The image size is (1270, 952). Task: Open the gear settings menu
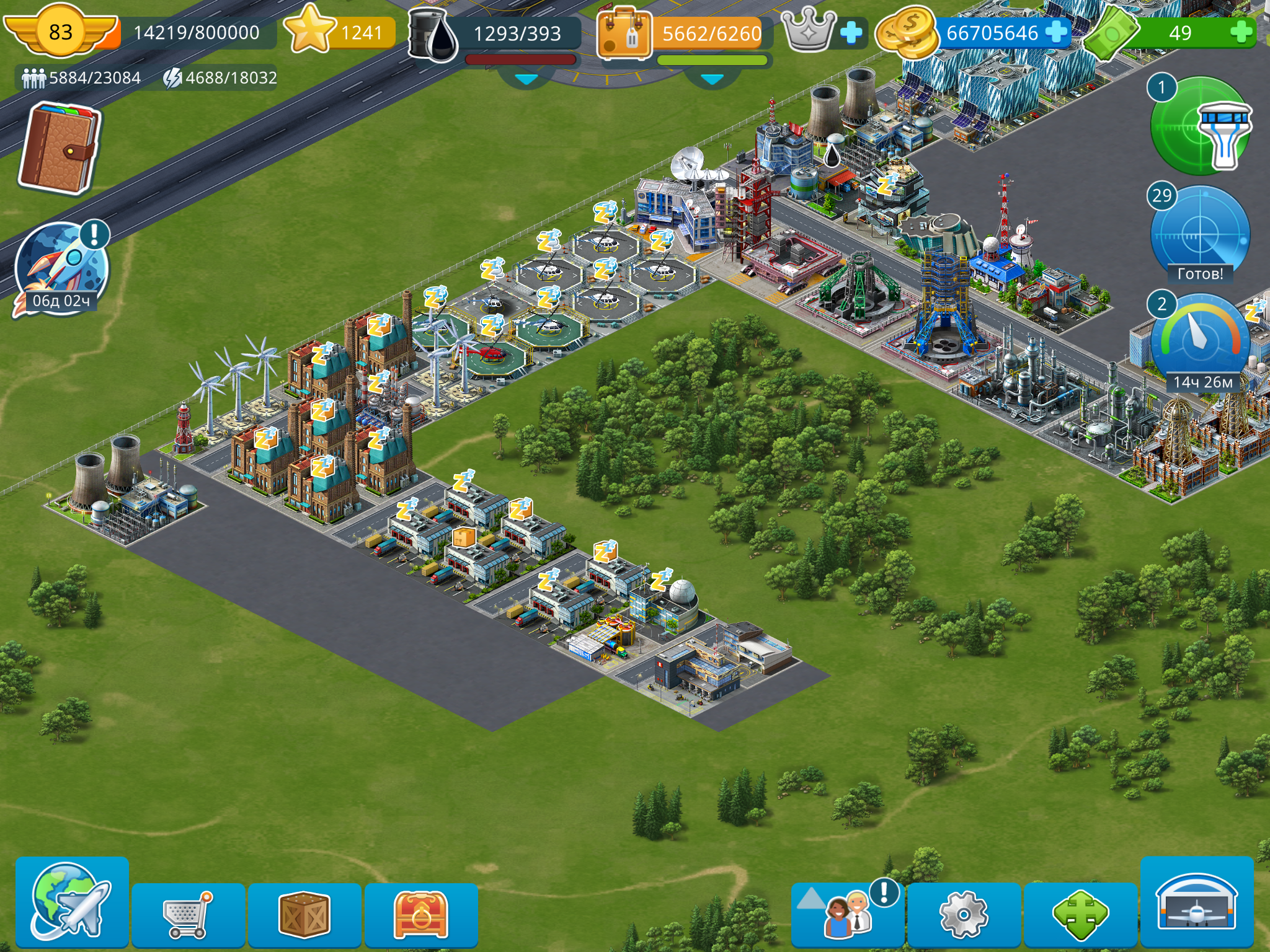point(963,914)
